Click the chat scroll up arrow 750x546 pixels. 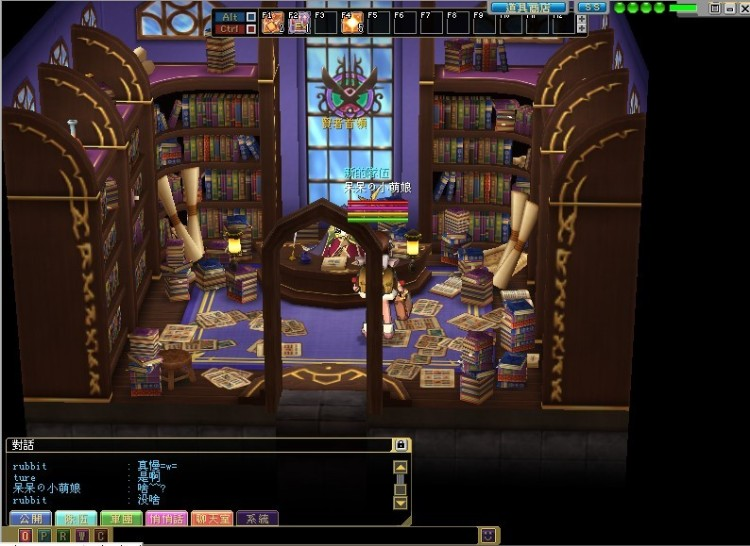[400, 466]
